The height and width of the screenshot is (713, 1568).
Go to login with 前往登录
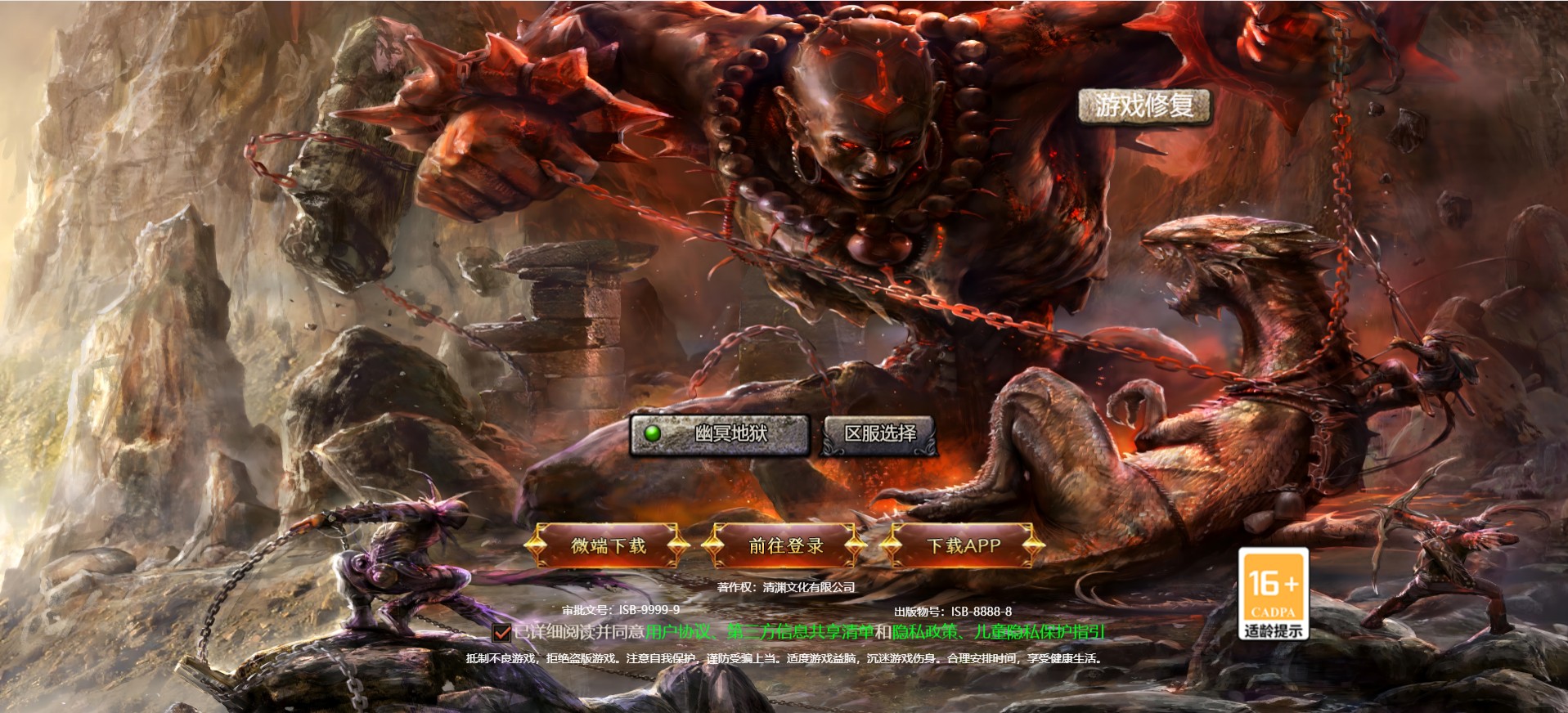785,545
